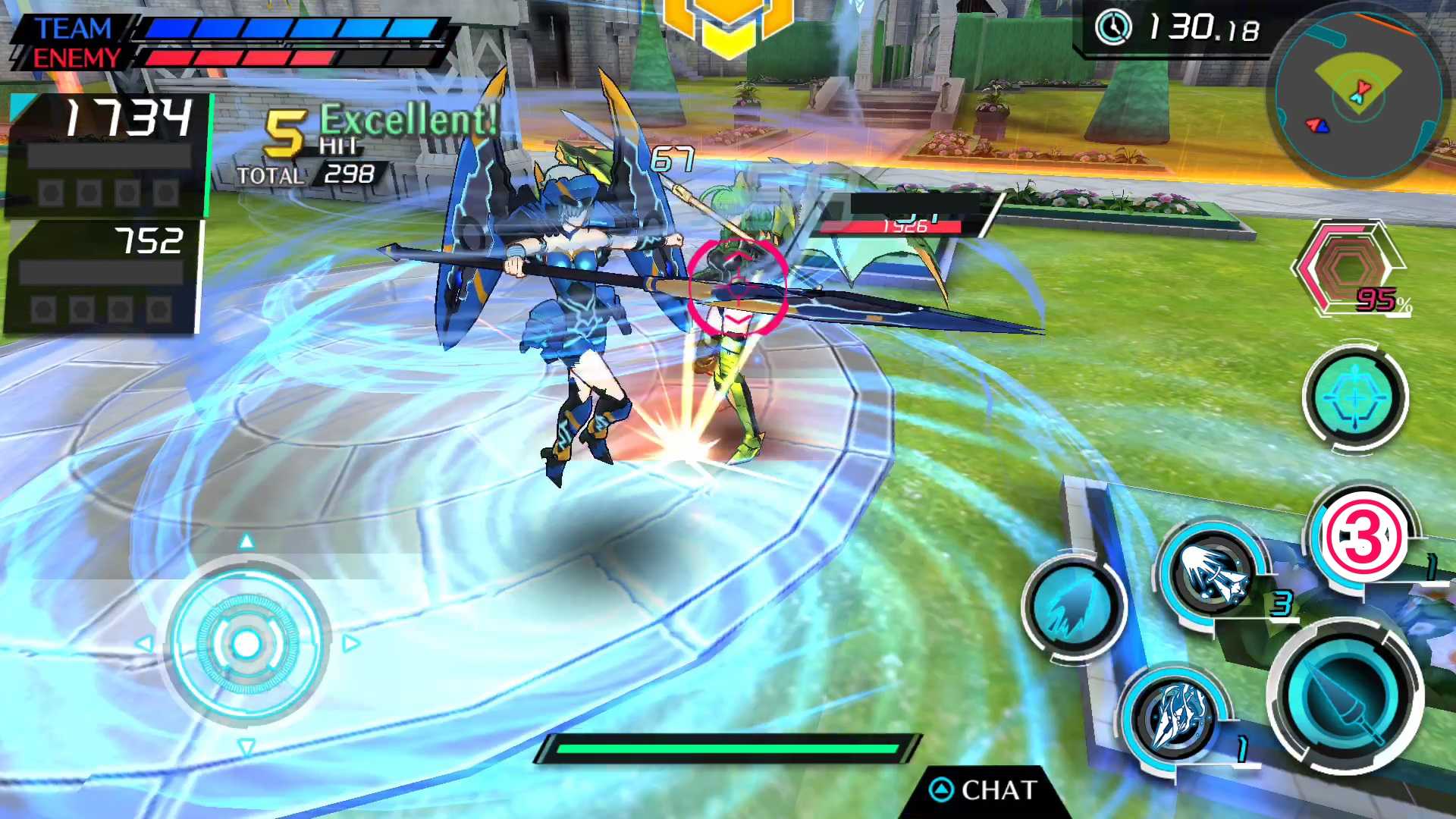Activate the target lock-on crosshair button

coord(1355,397)
